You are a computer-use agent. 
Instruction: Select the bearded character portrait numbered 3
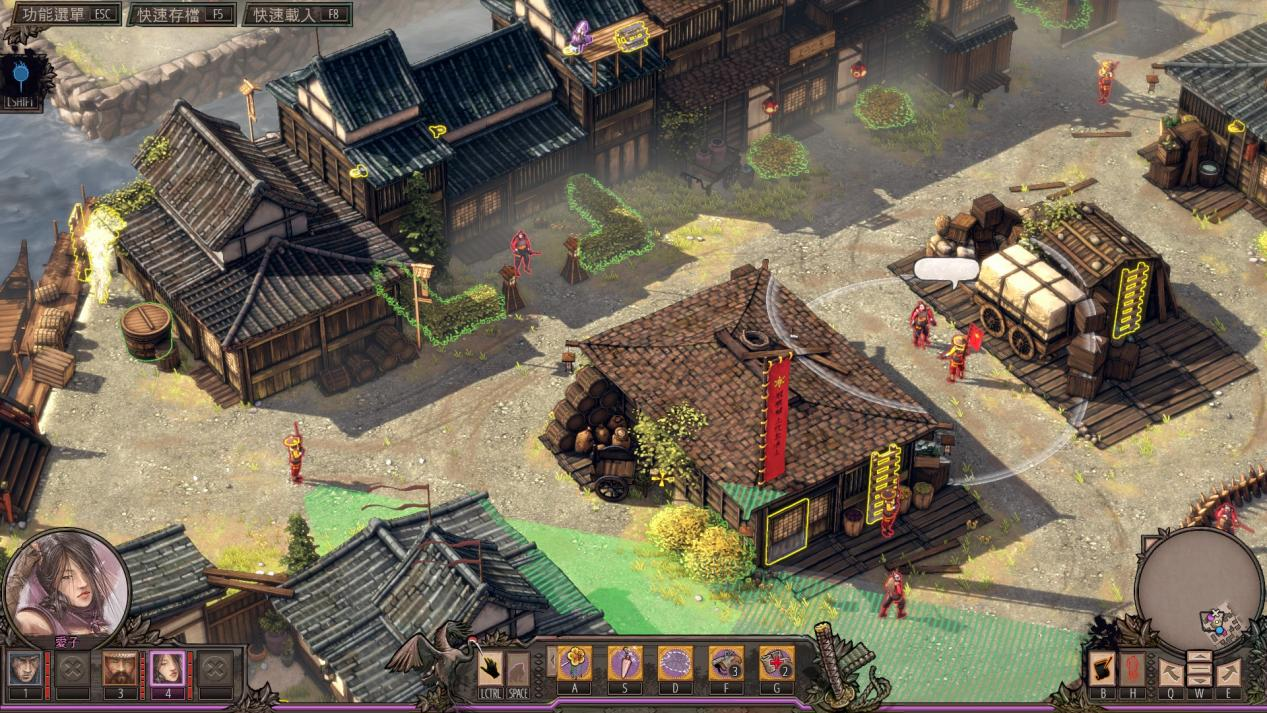(120, 667)
